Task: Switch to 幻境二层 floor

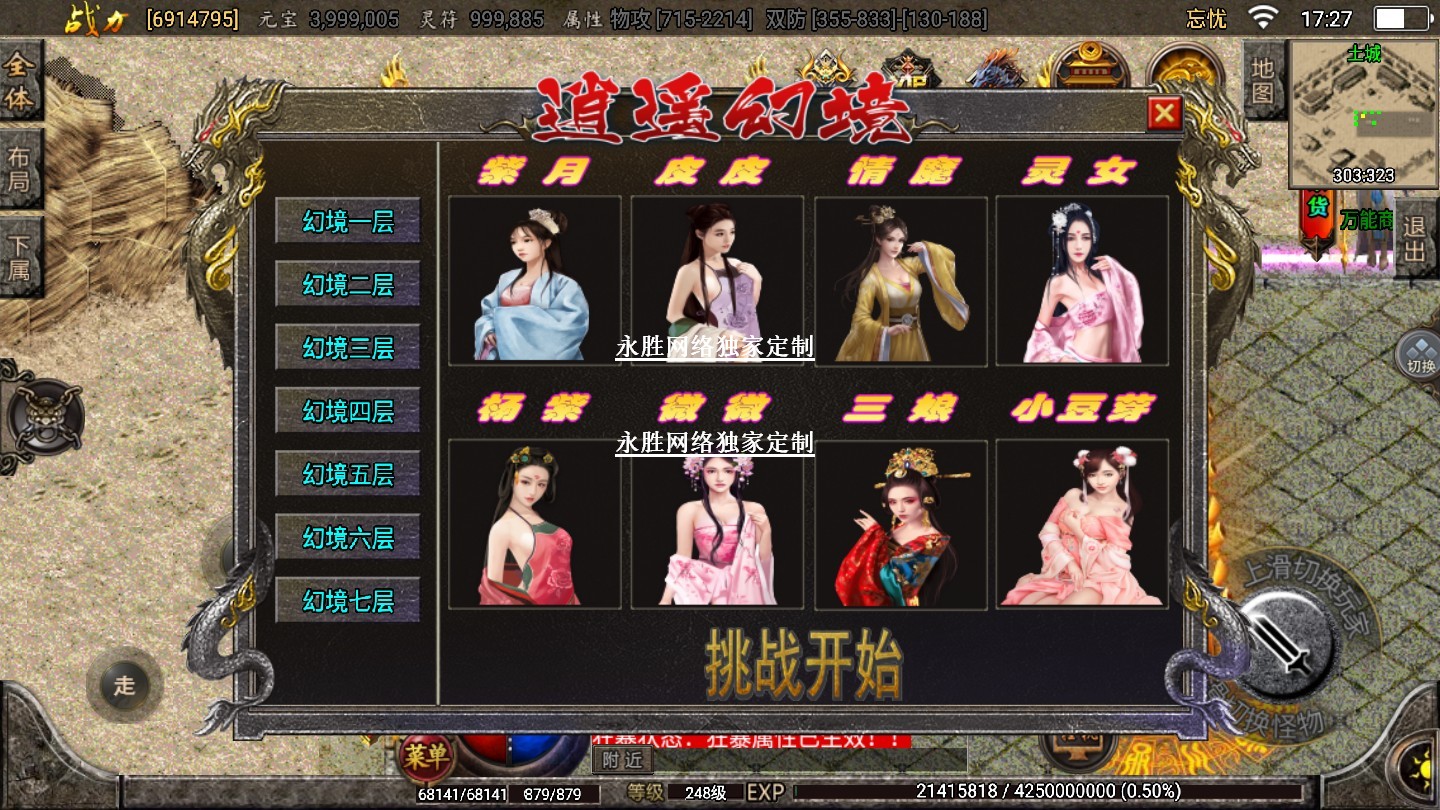Action: click(x=348, y=284)
